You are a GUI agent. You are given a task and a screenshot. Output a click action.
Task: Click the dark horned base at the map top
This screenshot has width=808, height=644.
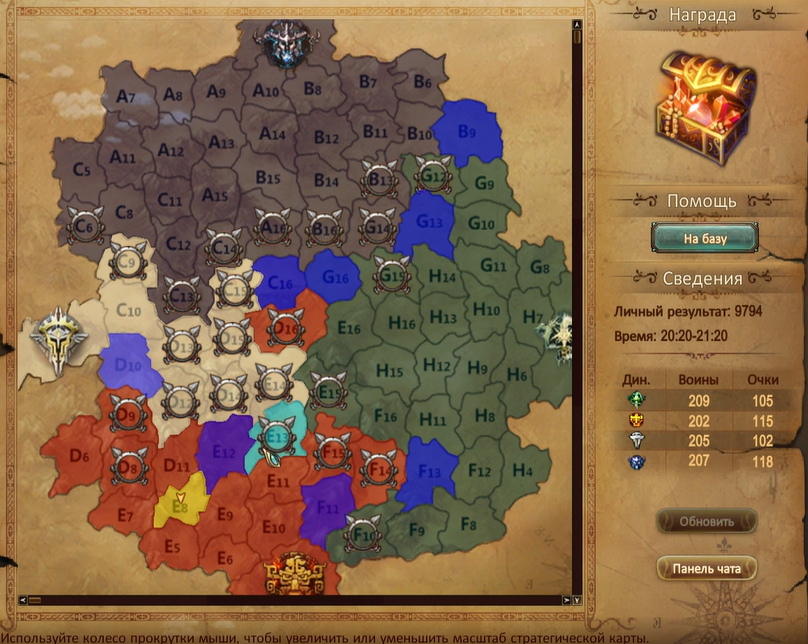coord(287,42)
